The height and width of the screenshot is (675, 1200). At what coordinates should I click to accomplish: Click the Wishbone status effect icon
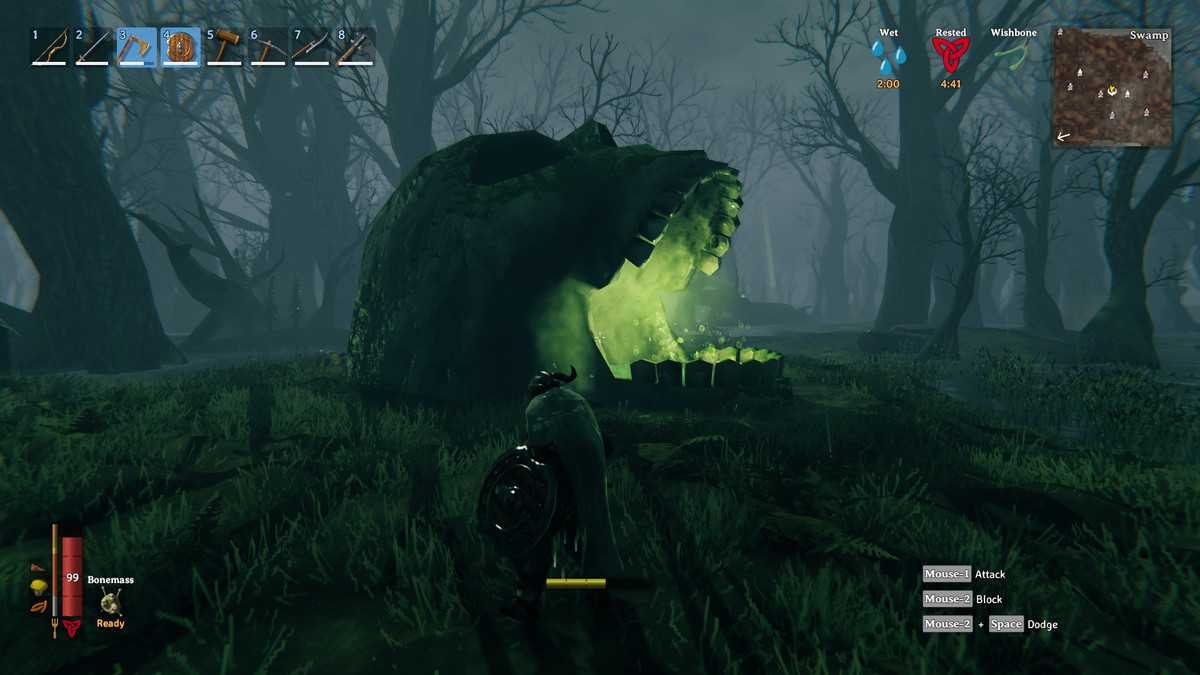(x=1012, y=54)
